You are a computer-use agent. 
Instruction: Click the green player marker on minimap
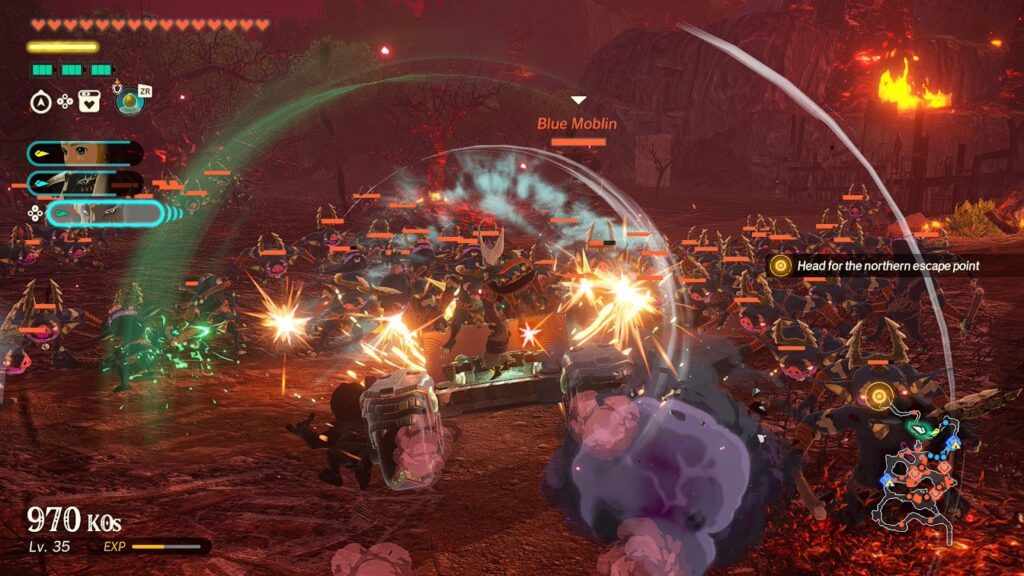917,428
